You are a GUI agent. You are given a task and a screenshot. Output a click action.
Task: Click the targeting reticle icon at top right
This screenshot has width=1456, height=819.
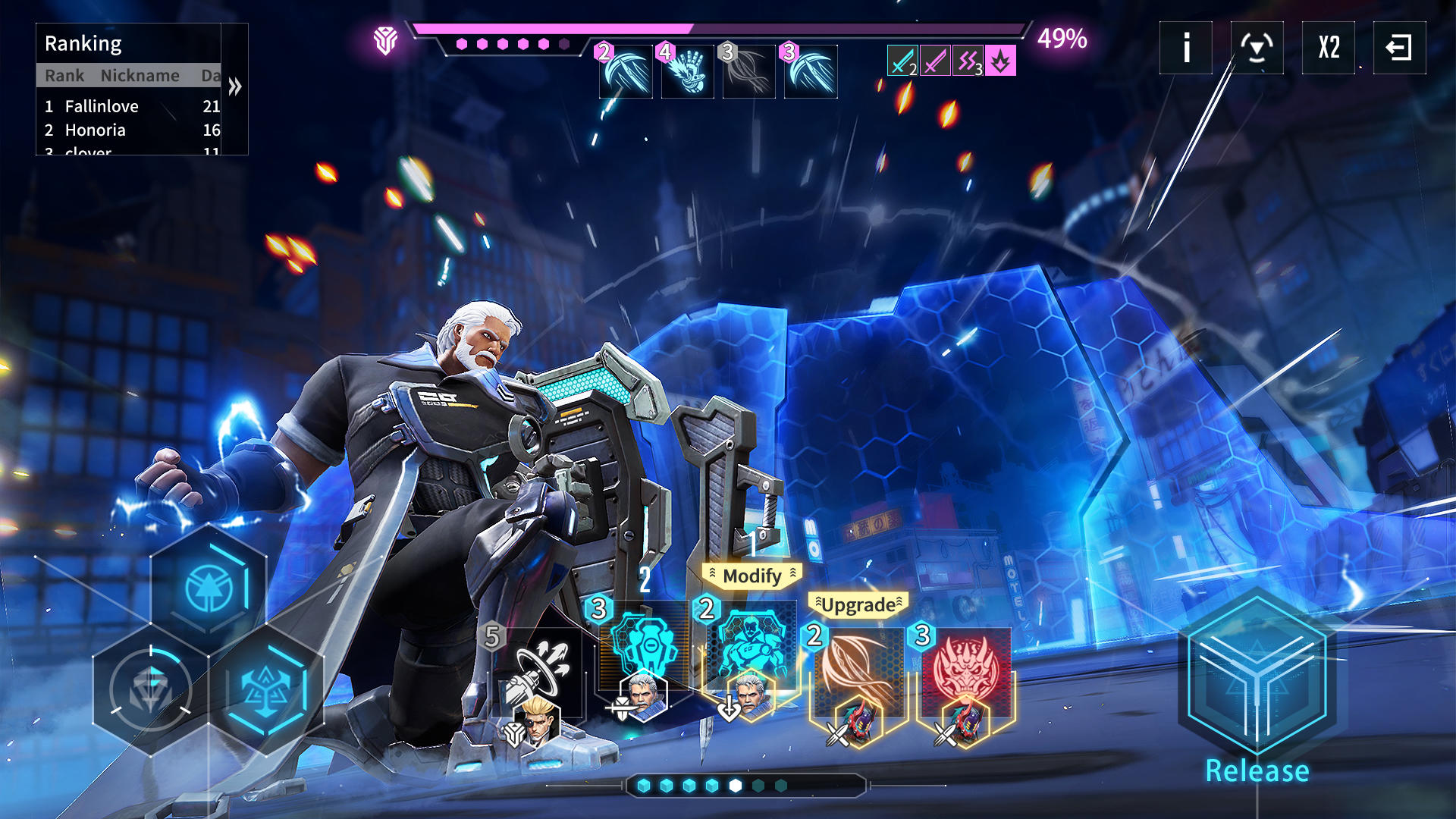pos(1257,48)
